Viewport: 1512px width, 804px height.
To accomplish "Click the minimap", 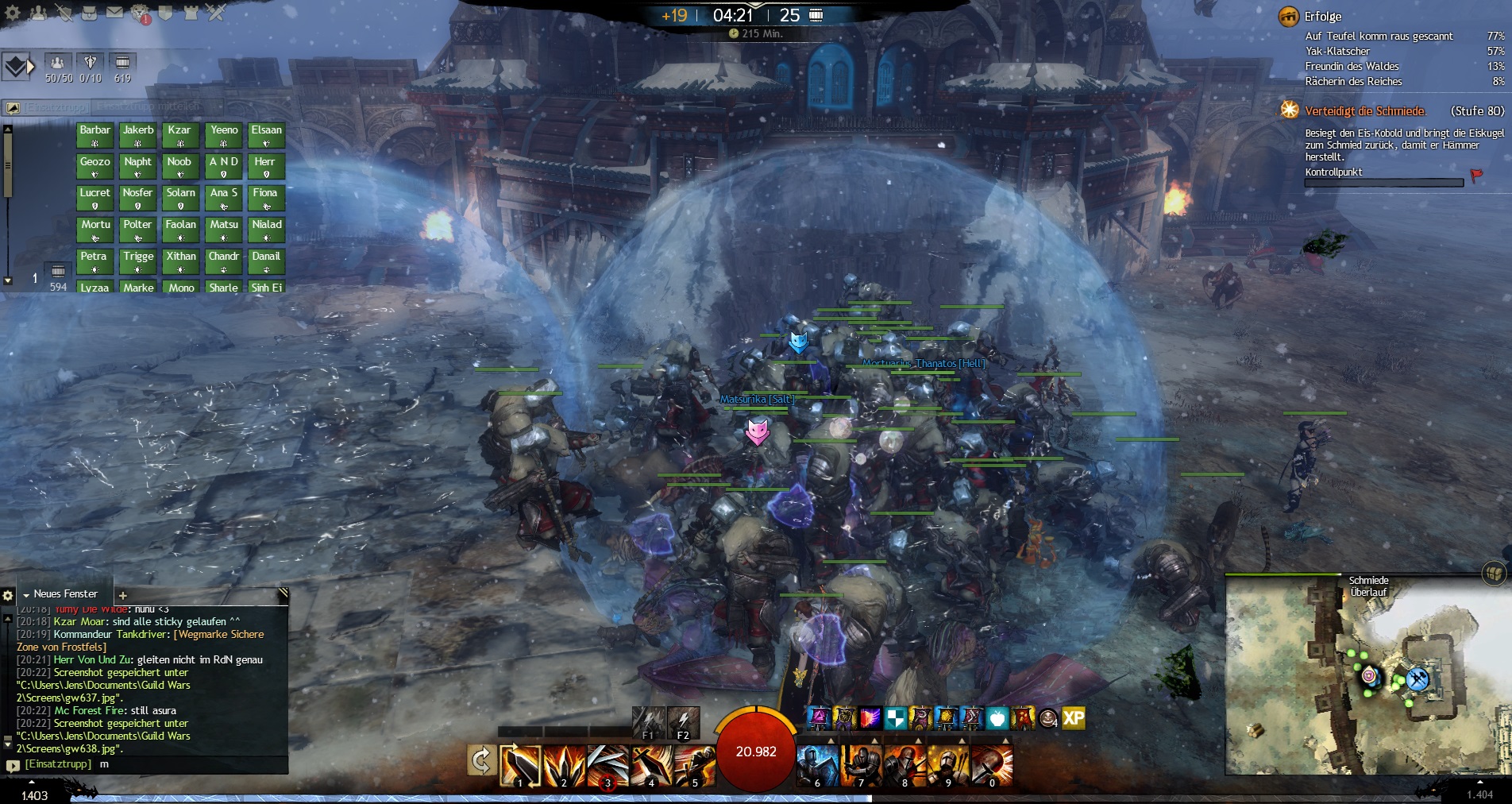I will (x=1364, y=675).
